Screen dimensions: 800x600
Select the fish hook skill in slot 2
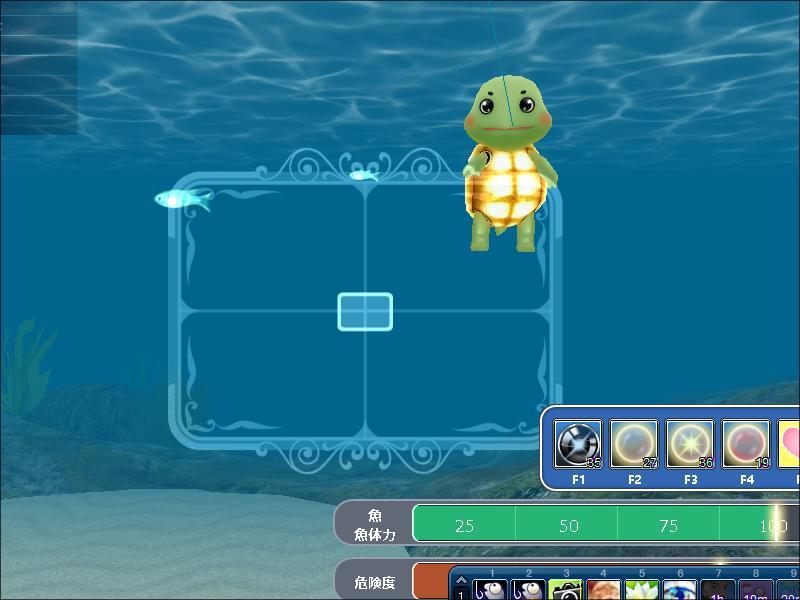(528, 591)
